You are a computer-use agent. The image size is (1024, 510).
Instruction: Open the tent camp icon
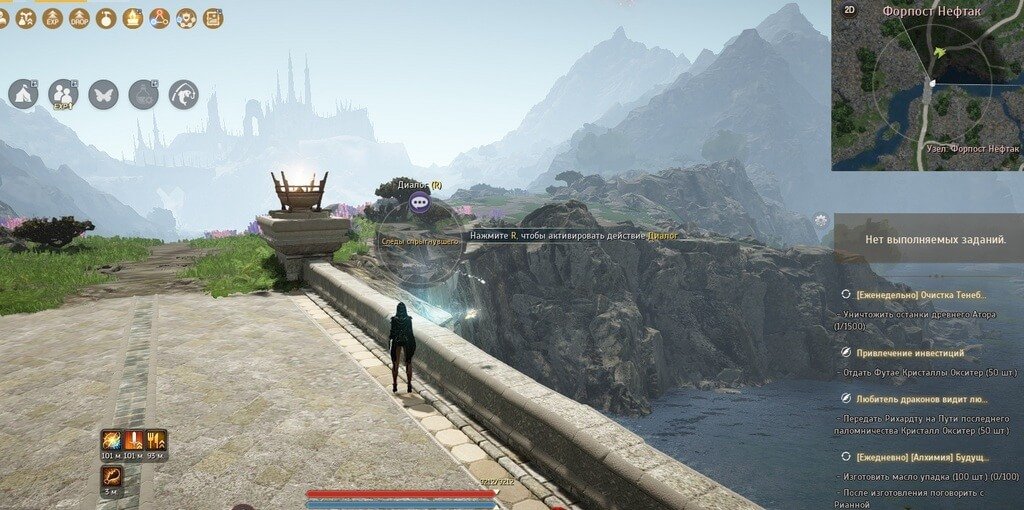click(x=23, y=94)
